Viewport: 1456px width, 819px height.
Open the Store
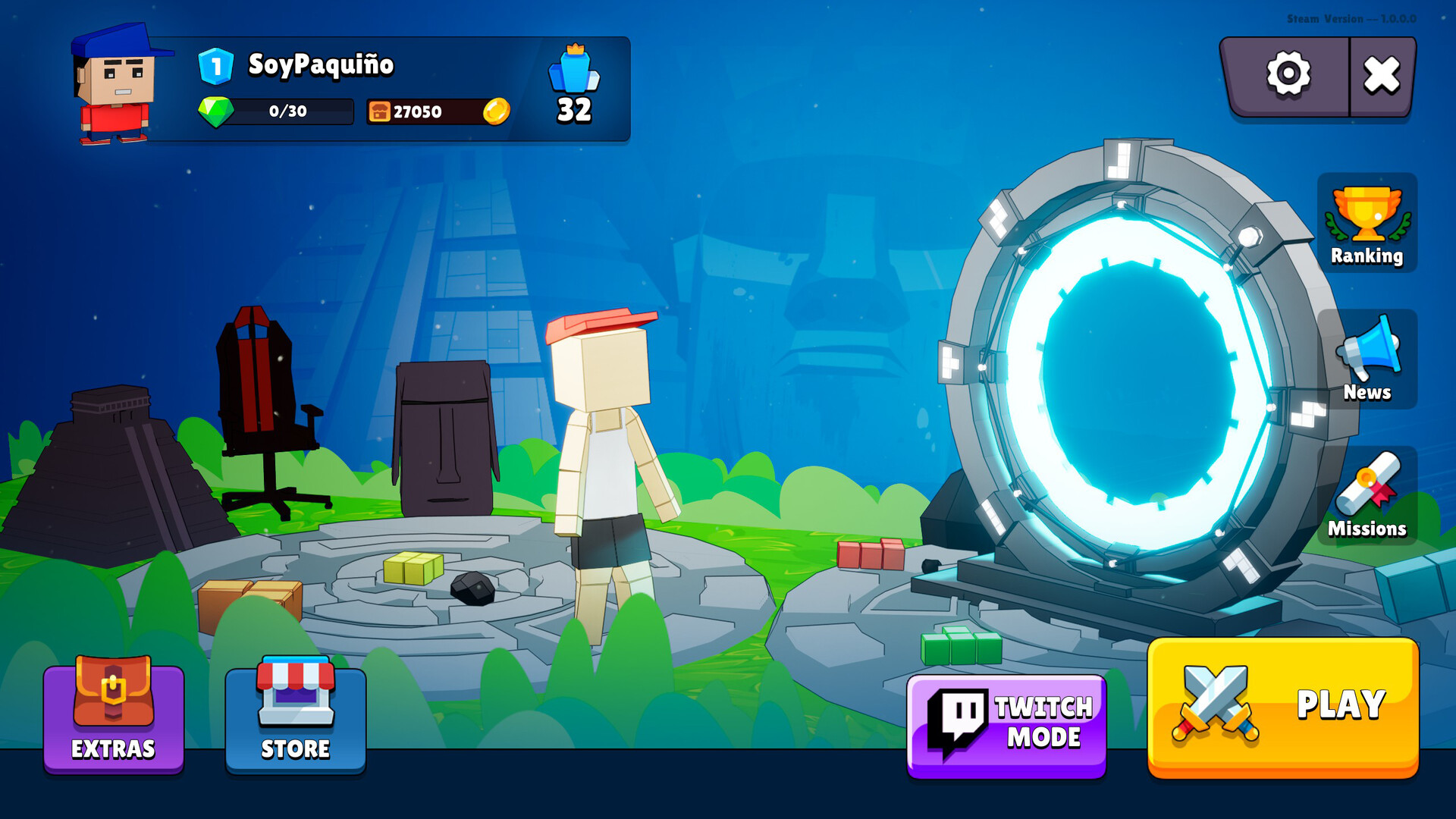click(x=296, y=717)
